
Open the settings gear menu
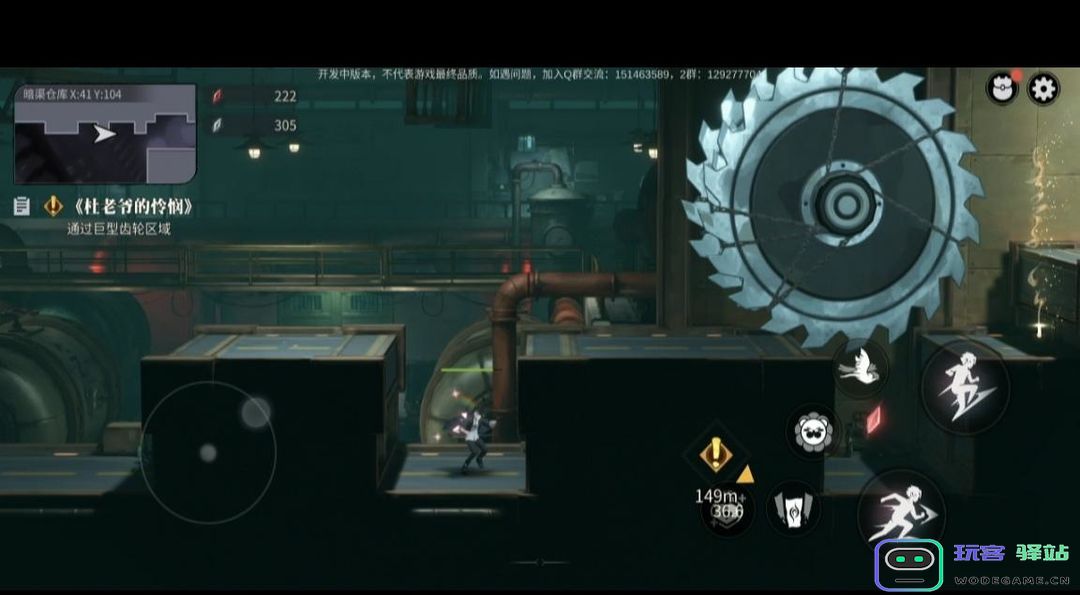pyautogui.click(x=1043, y=89)
